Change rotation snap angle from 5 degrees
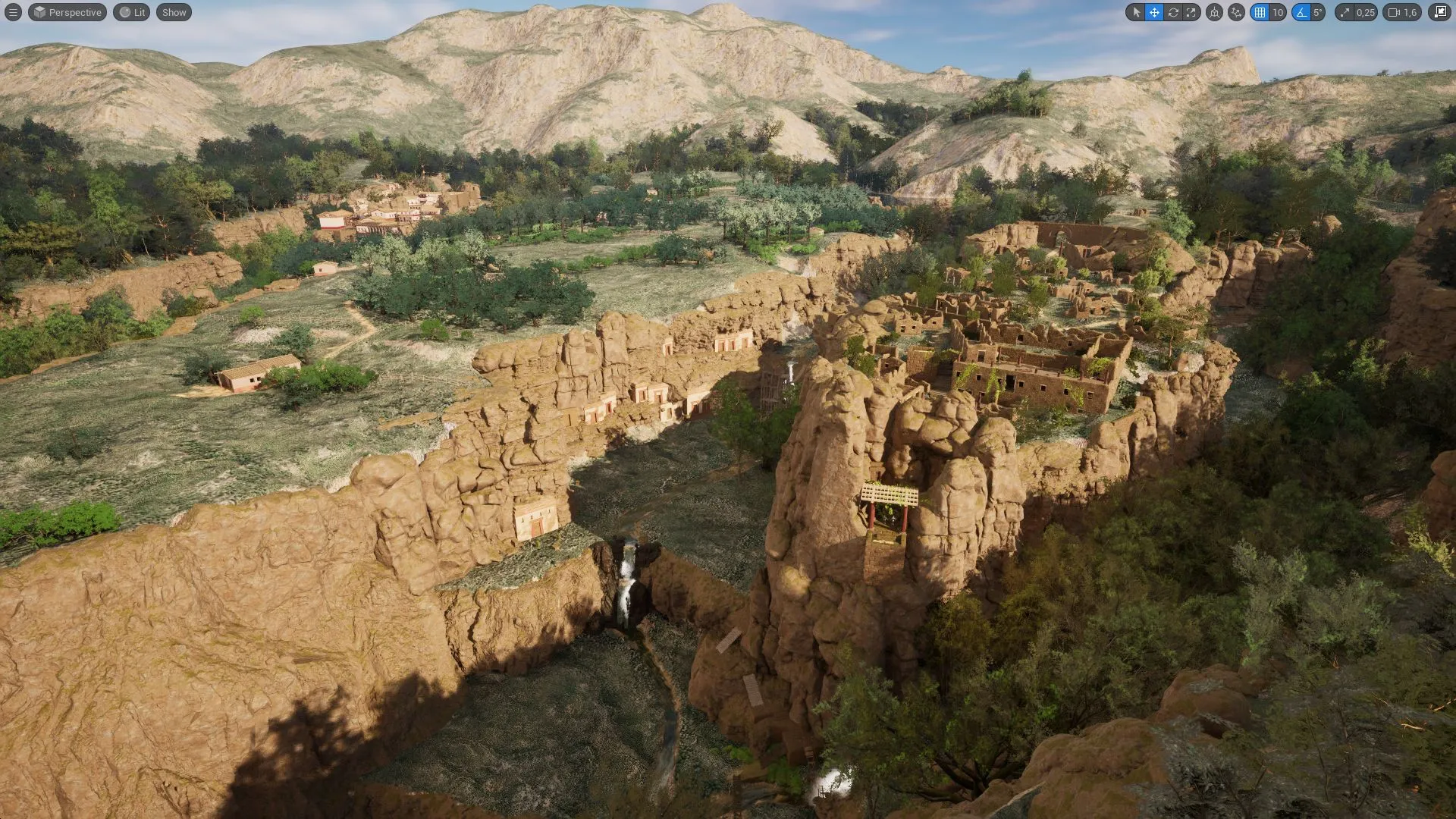The image size is (1456, 819). (1317, 12)
